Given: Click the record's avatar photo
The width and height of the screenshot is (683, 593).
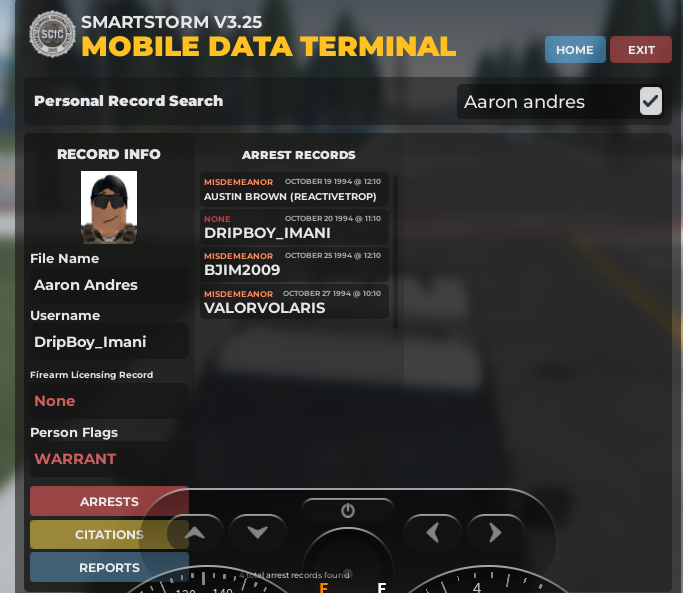Looking at the screenshot, I should click(x=109, y=207).
